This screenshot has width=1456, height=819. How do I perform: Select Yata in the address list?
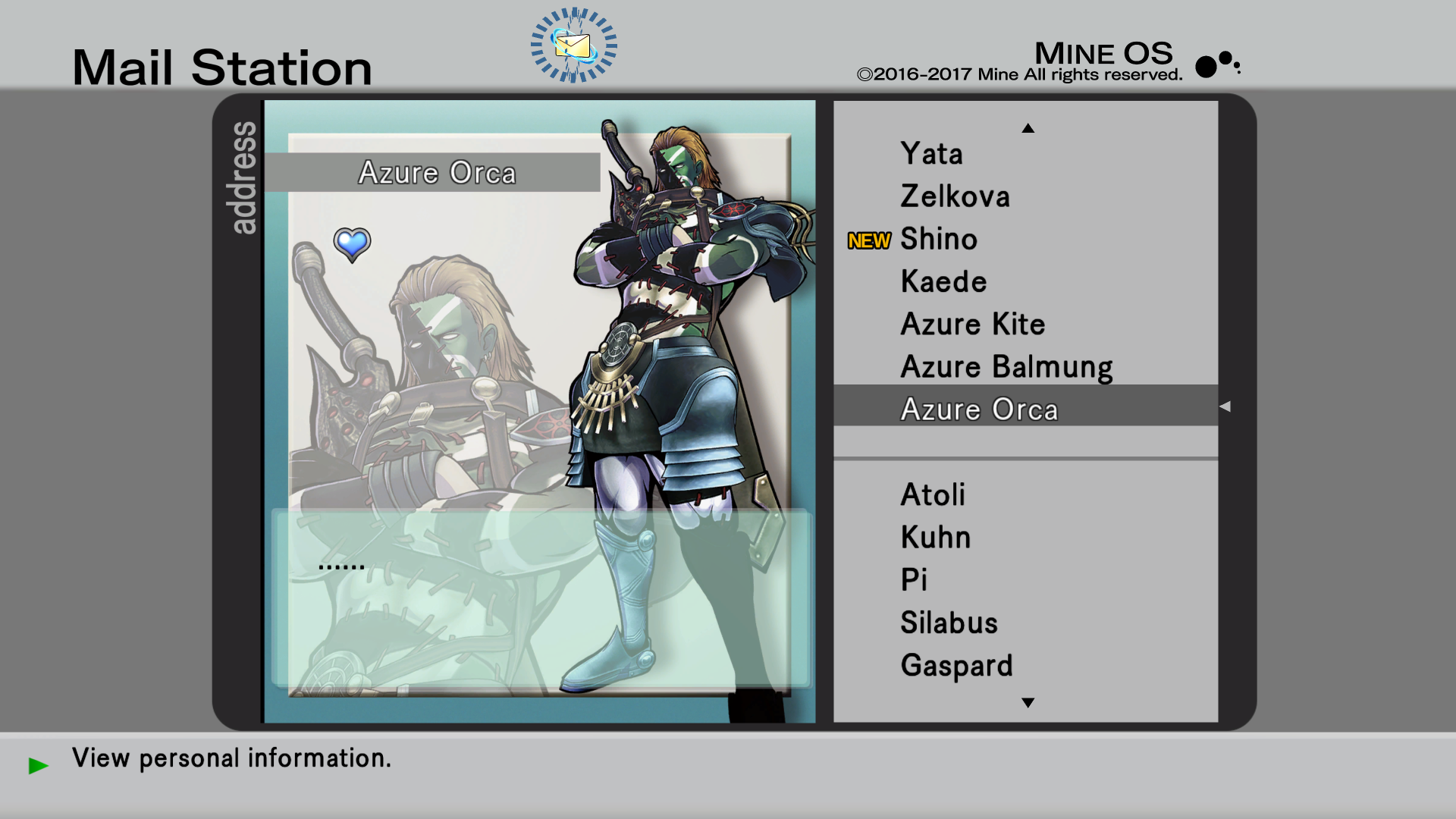931,154
